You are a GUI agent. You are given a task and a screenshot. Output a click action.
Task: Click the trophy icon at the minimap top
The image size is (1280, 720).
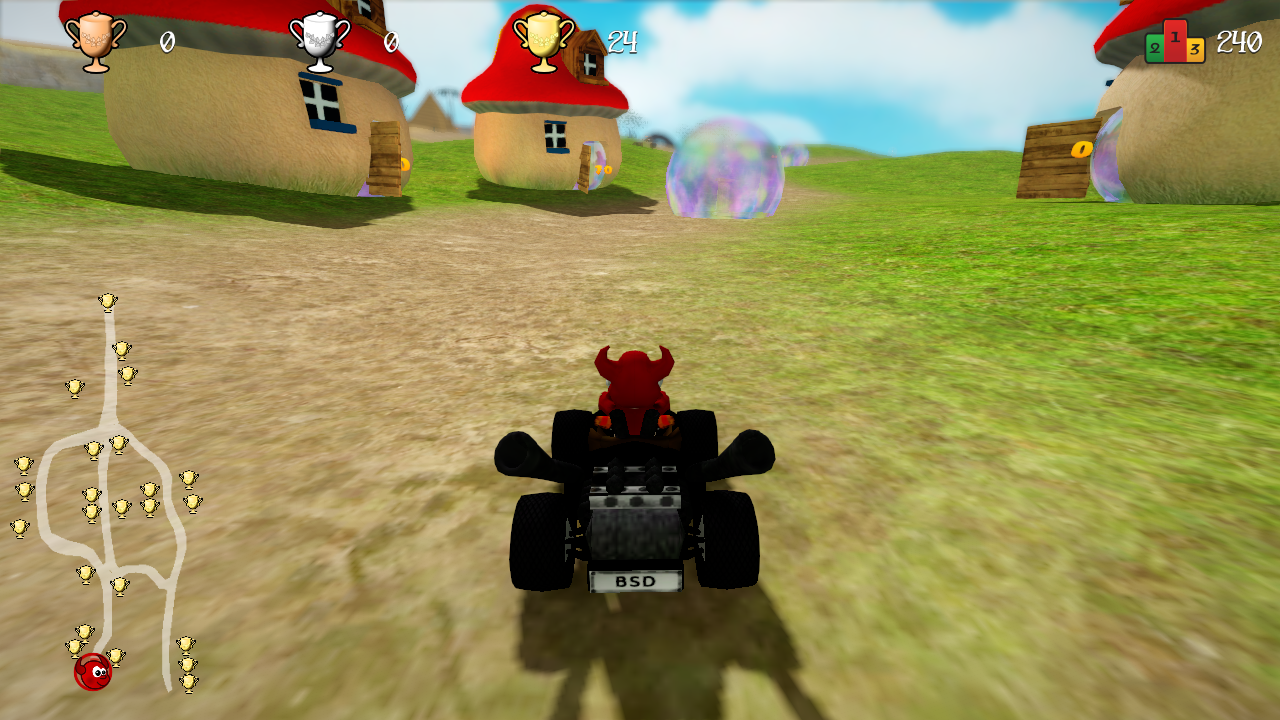(110, 302)
